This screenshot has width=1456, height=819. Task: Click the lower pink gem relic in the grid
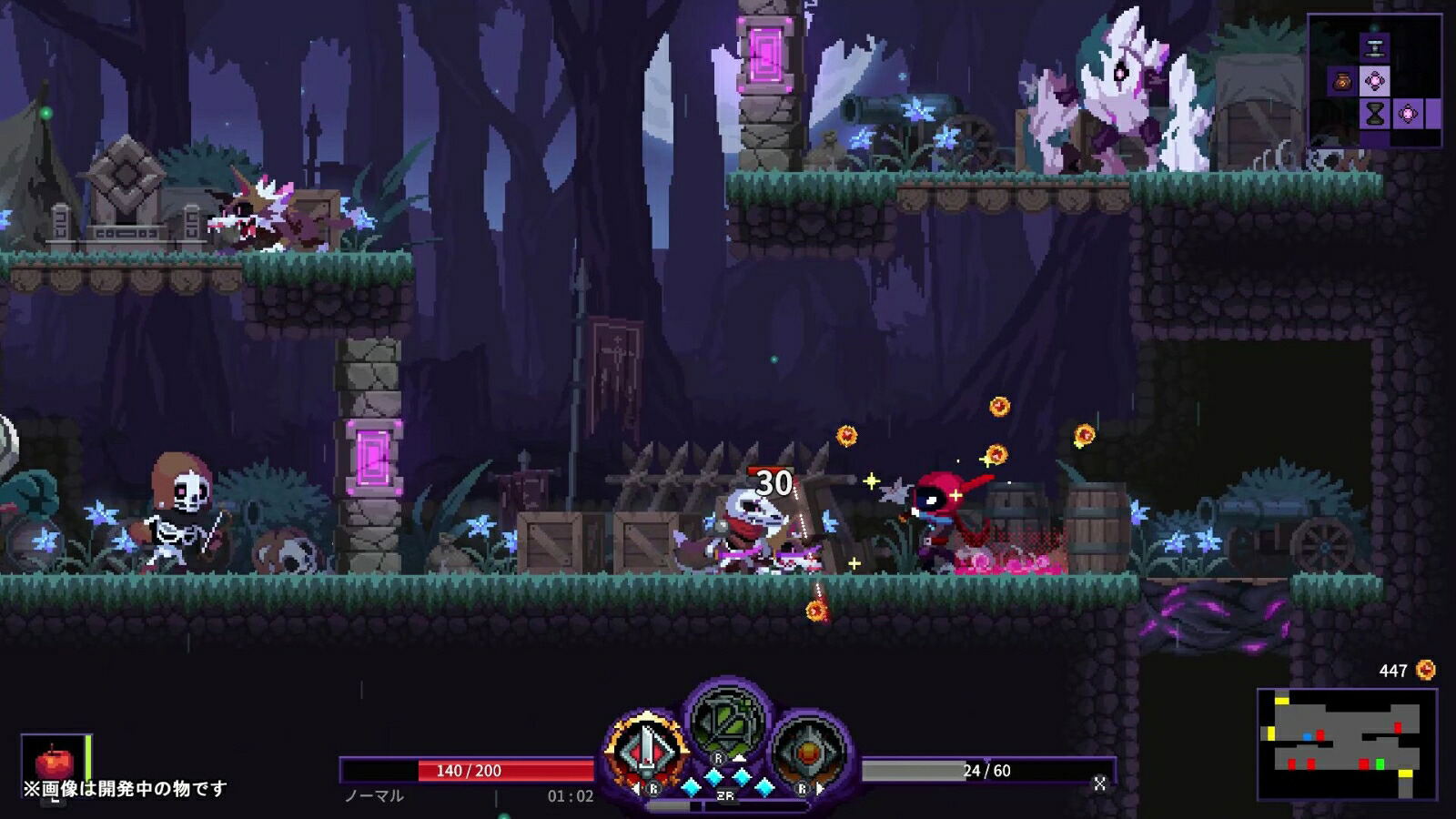pos(1407,114)
